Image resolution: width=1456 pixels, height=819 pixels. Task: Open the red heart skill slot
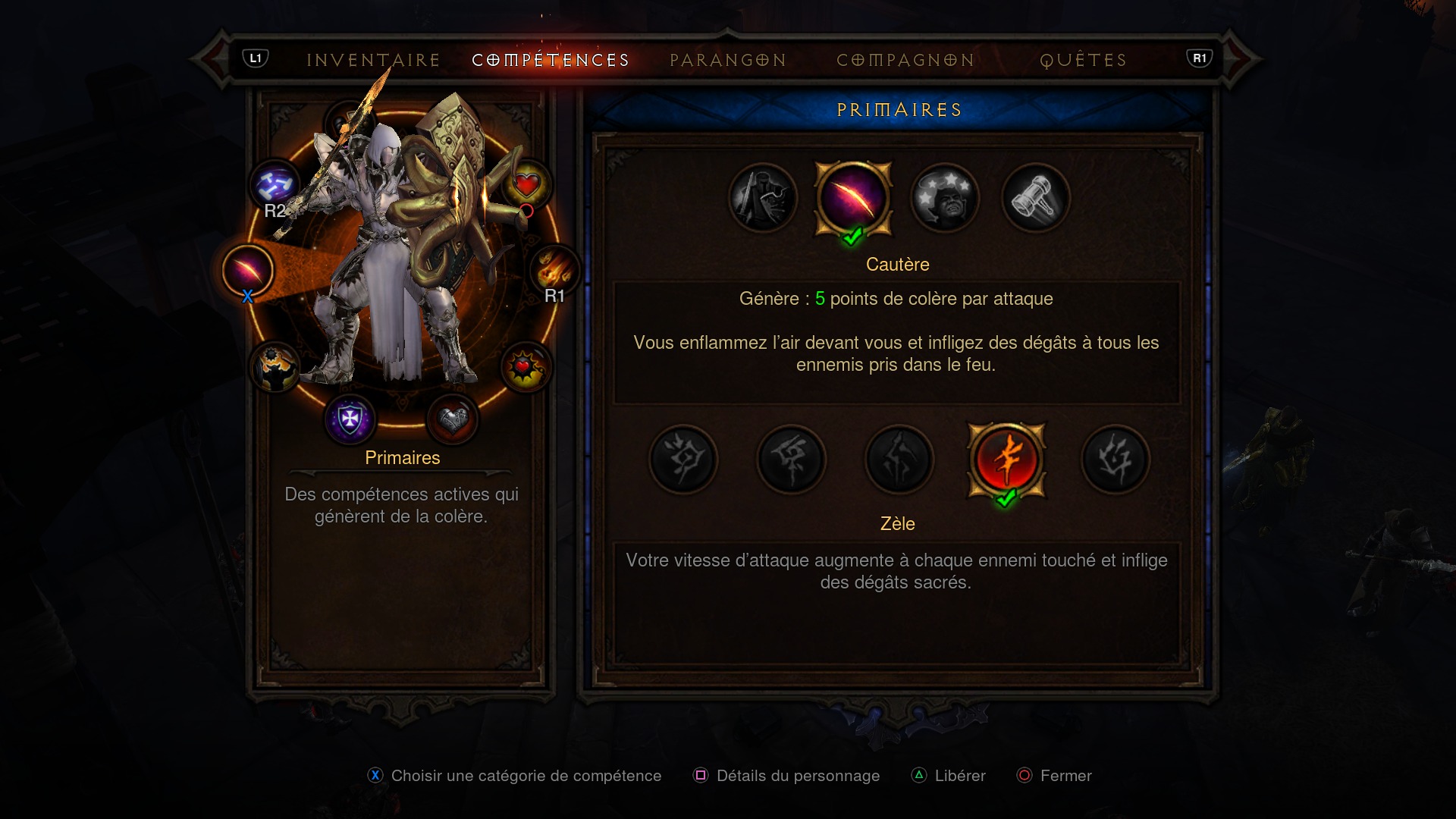[526, 184]
